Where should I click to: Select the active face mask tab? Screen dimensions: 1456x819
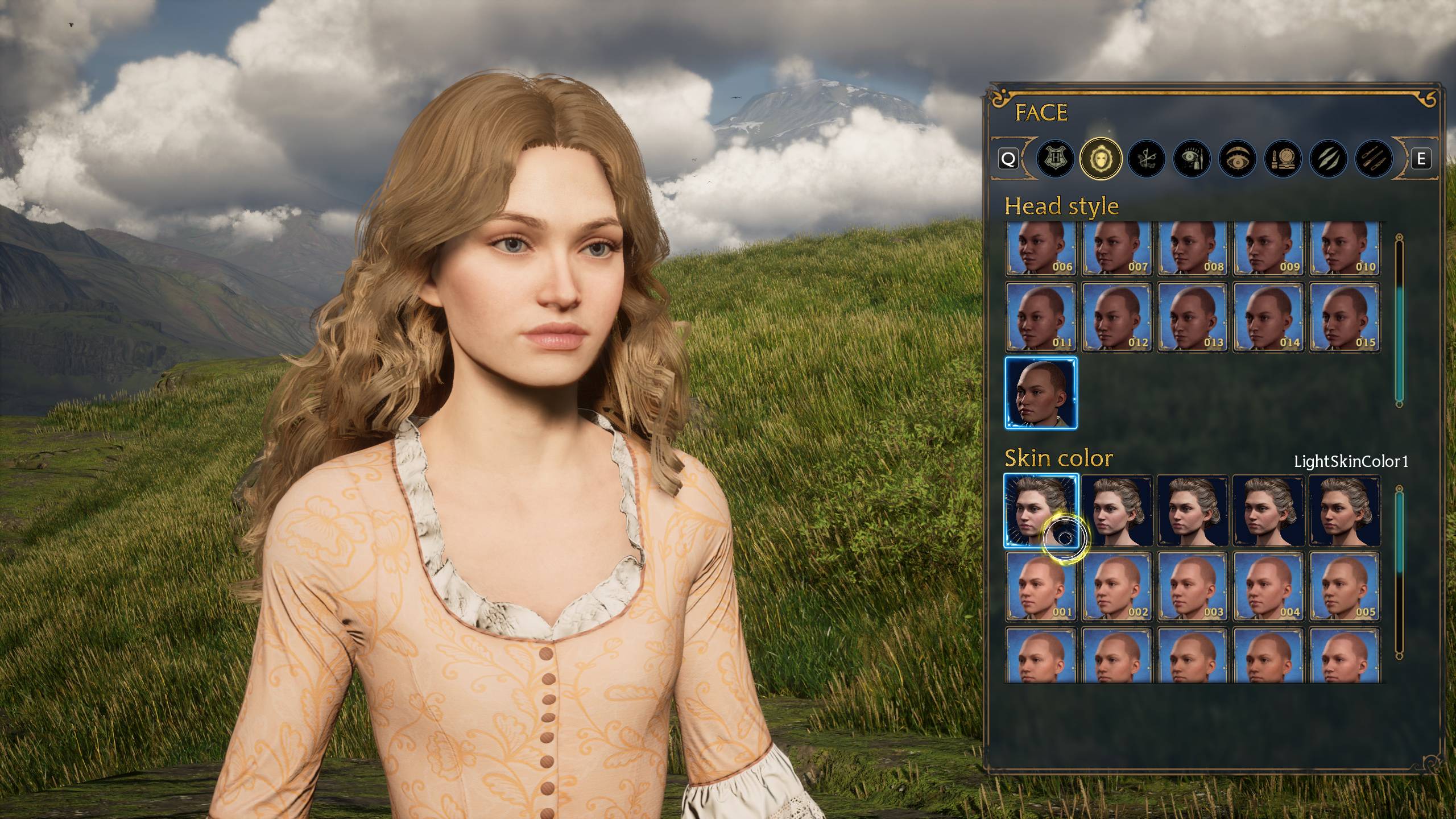(x=1101, y=159)
